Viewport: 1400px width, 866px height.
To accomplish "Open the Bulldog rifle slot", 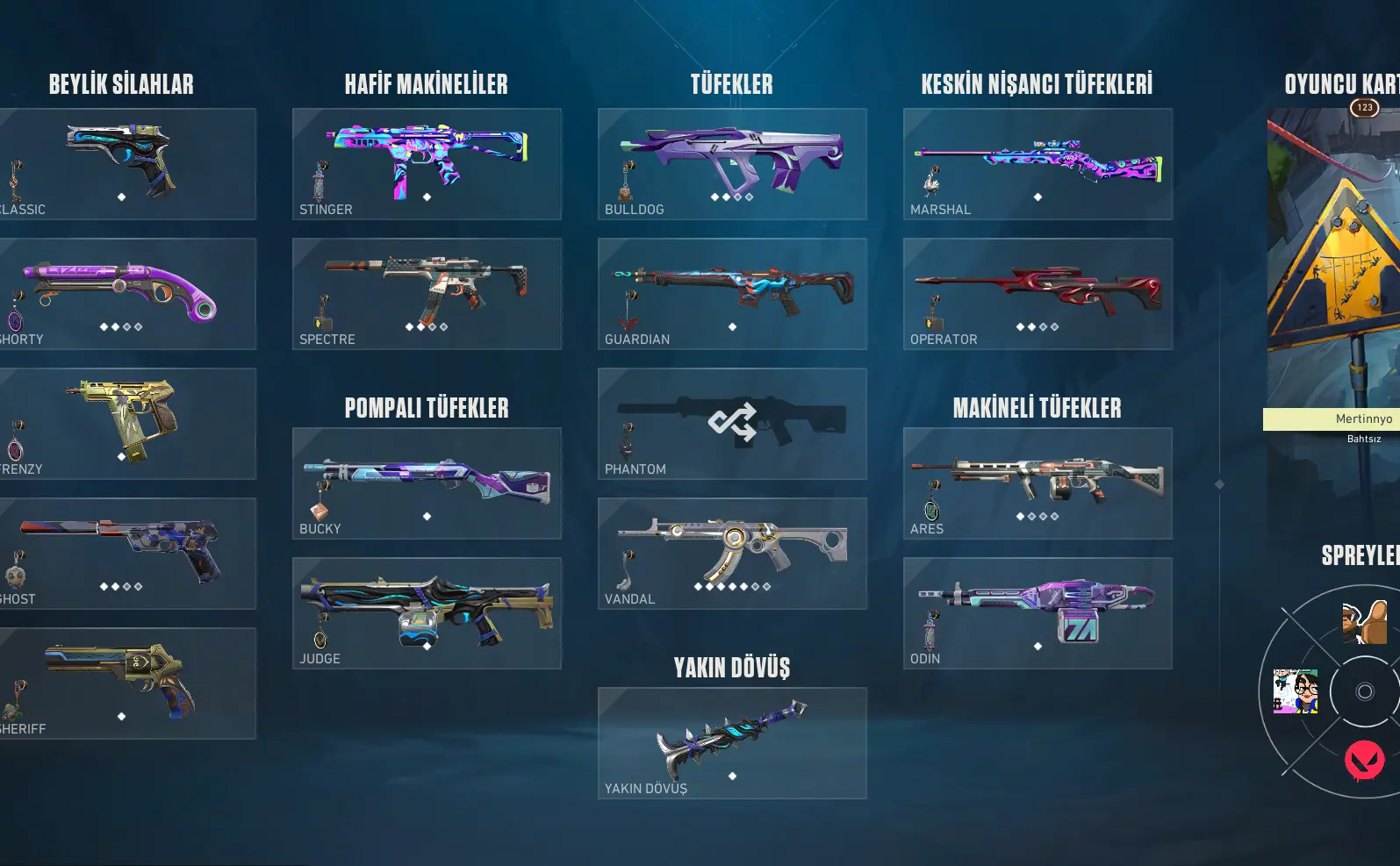I will point(732,164).
